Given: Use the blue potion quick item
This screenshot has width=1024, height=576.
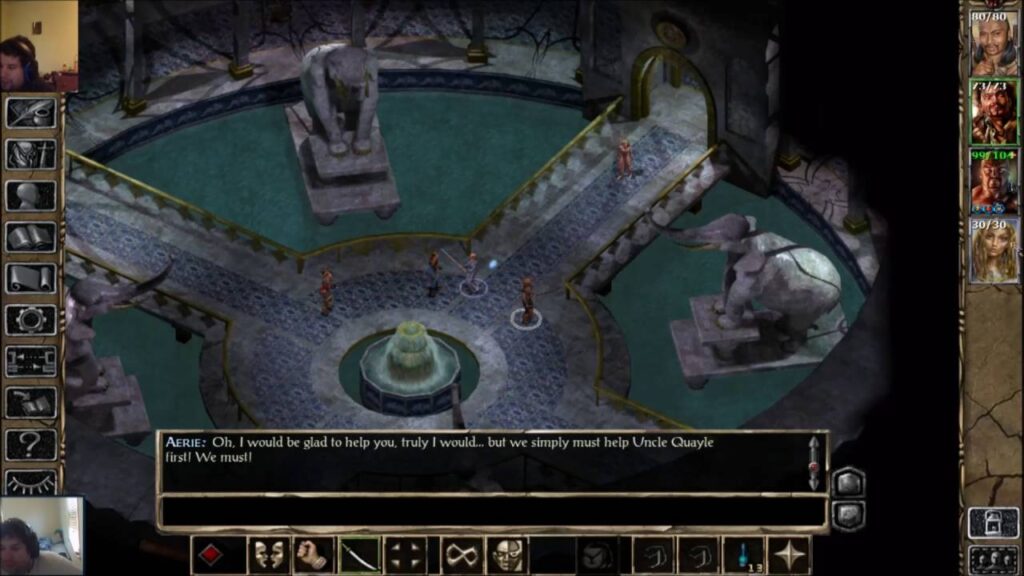Looking at the screenshot, I should click(744, 555).
